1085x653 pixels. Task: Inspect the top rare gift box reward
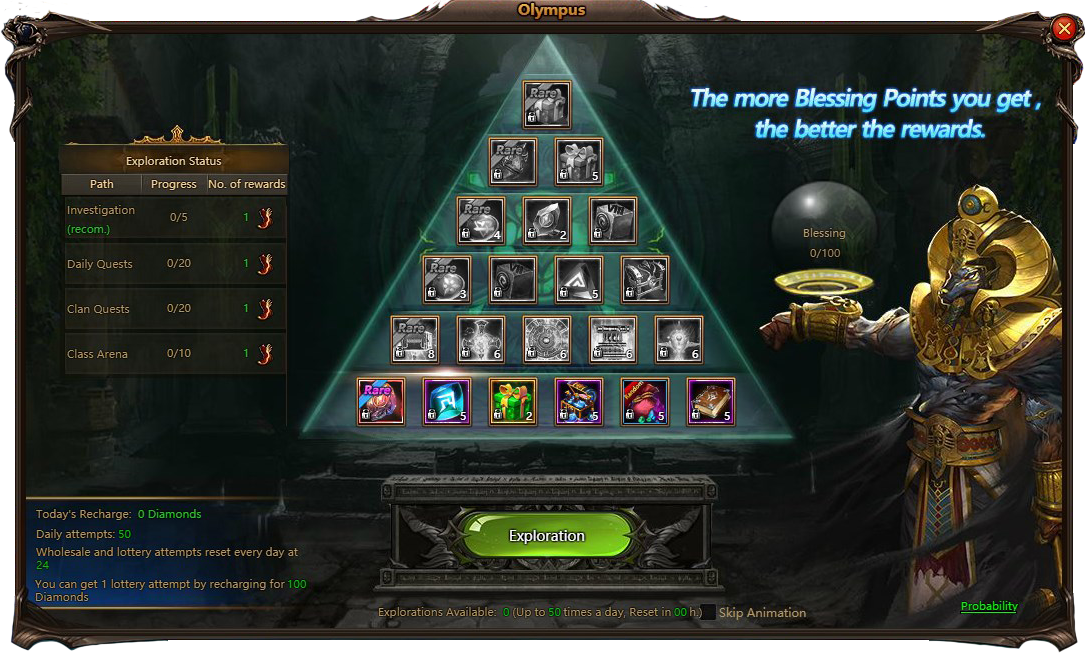547,105
